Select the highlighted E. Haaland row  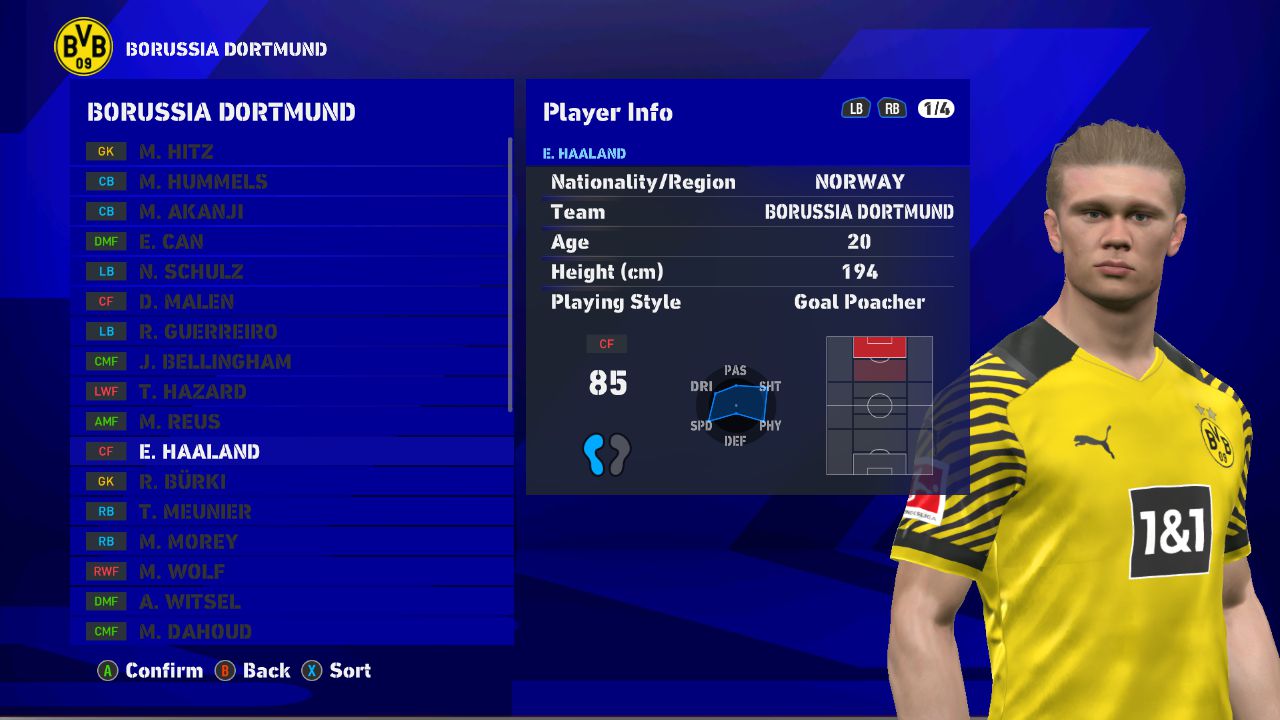coord(290,452)
